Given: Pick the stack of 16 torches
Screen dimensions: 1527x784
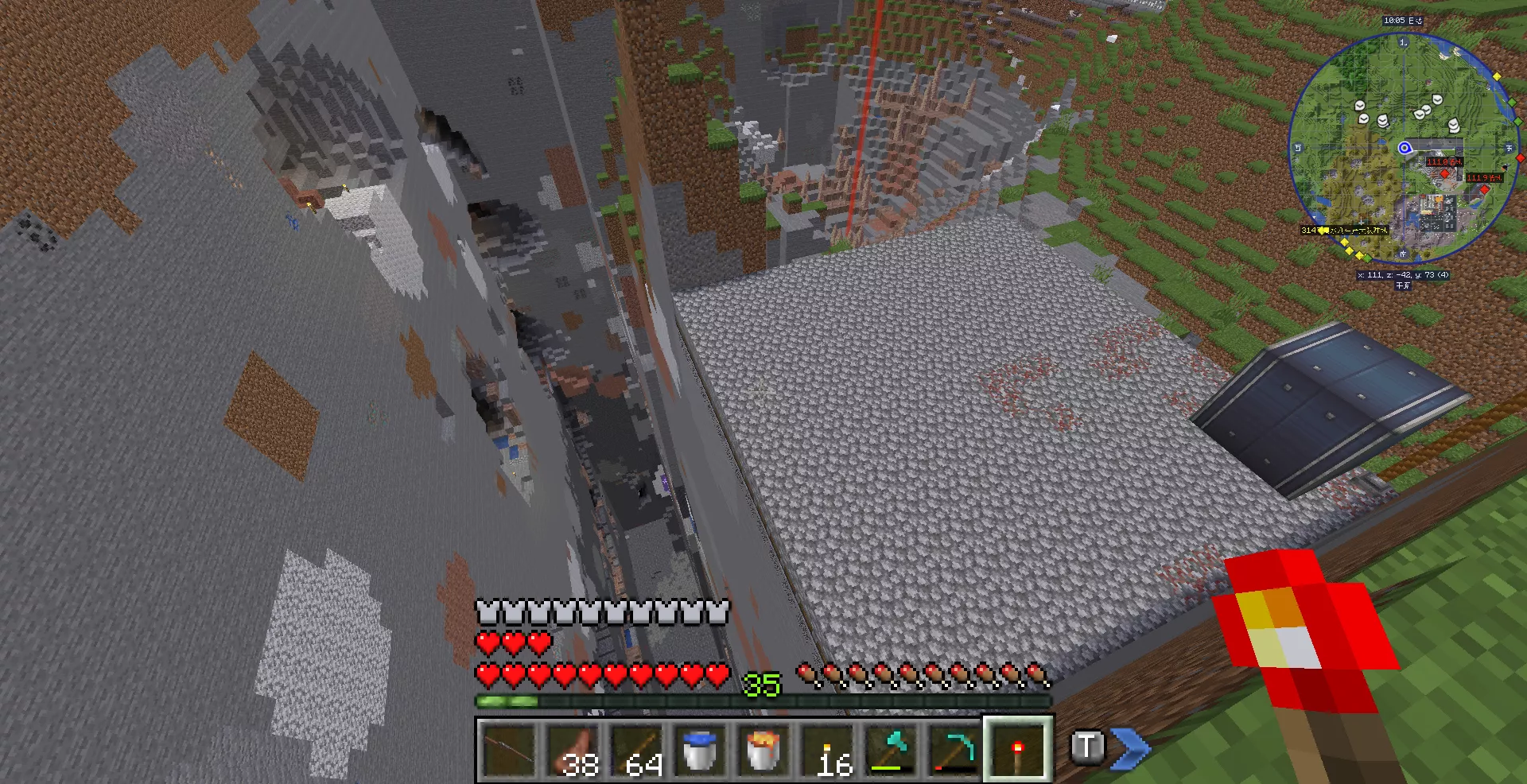Looking at the screenshot, I should pos(827,749).
